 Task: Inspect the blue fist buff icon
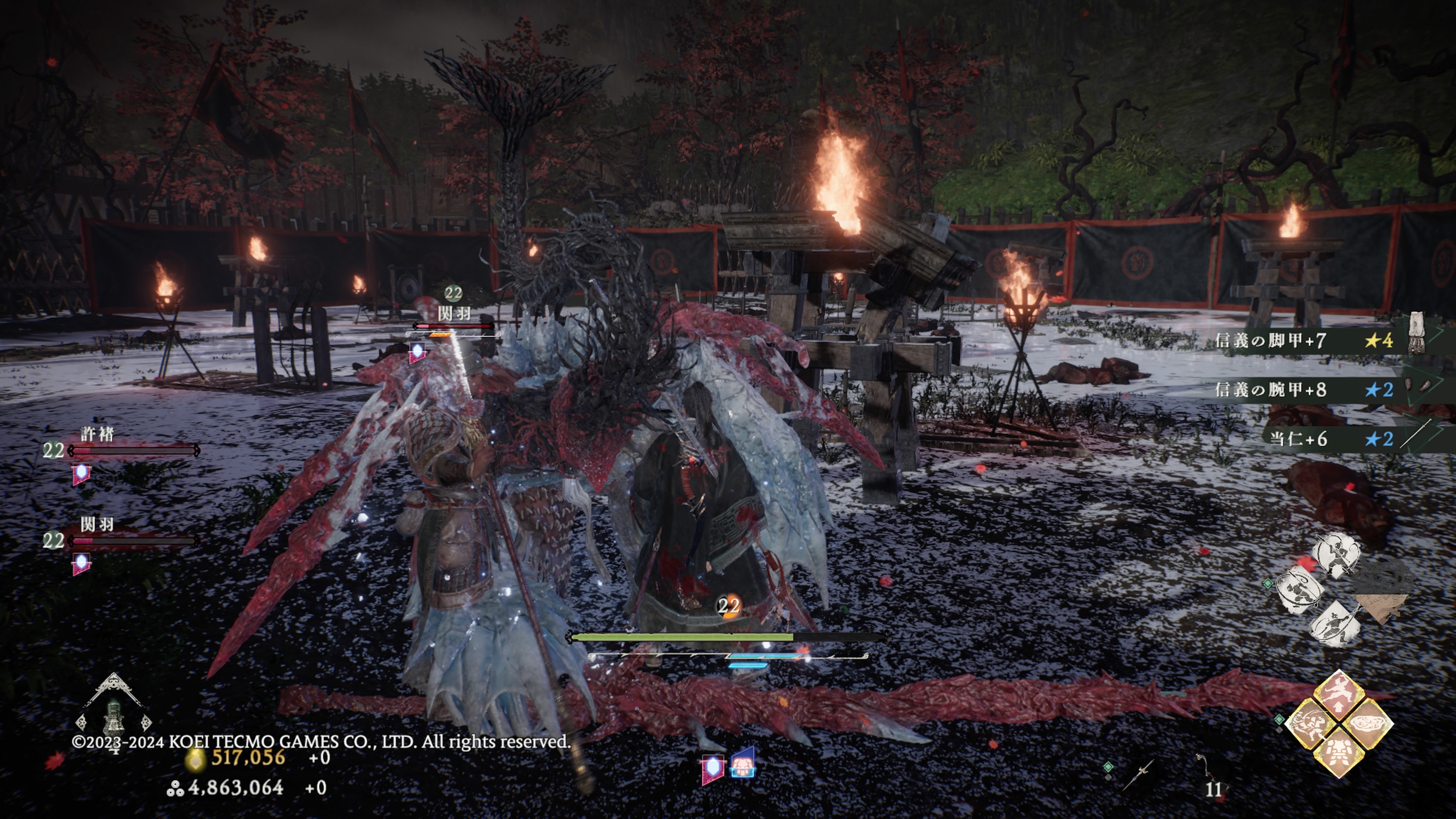(743, 765)
